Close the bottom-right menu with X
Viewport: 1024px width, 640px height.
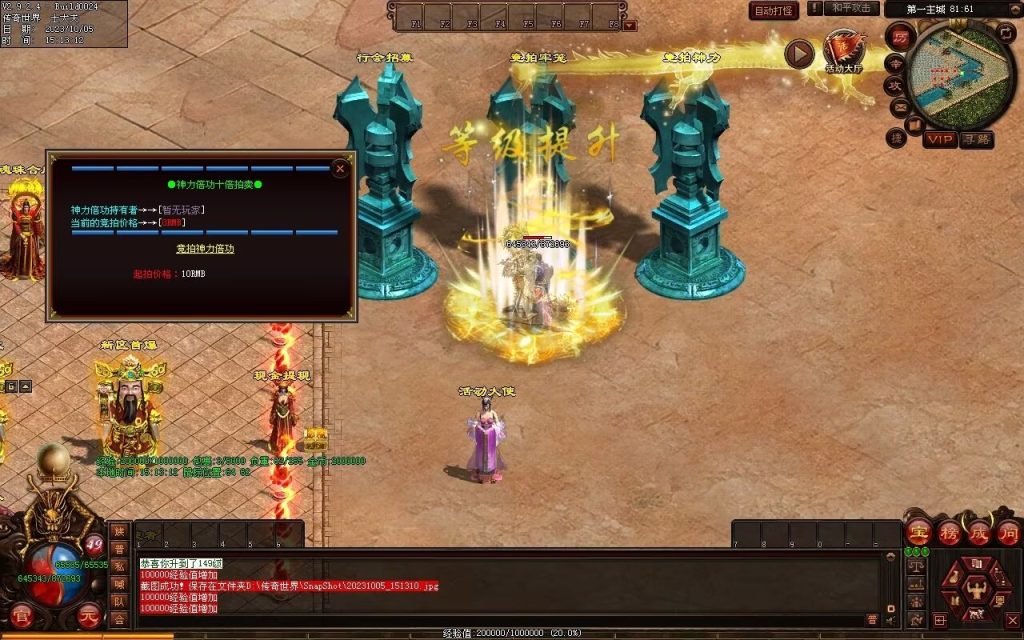pos(1012,621)
